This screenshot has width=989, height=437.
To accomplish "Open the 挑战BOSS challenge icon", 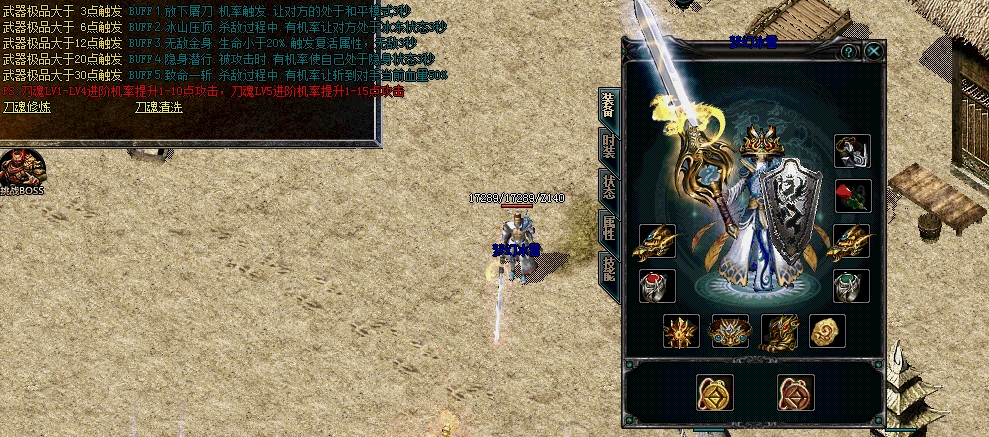I will [22, 171].
